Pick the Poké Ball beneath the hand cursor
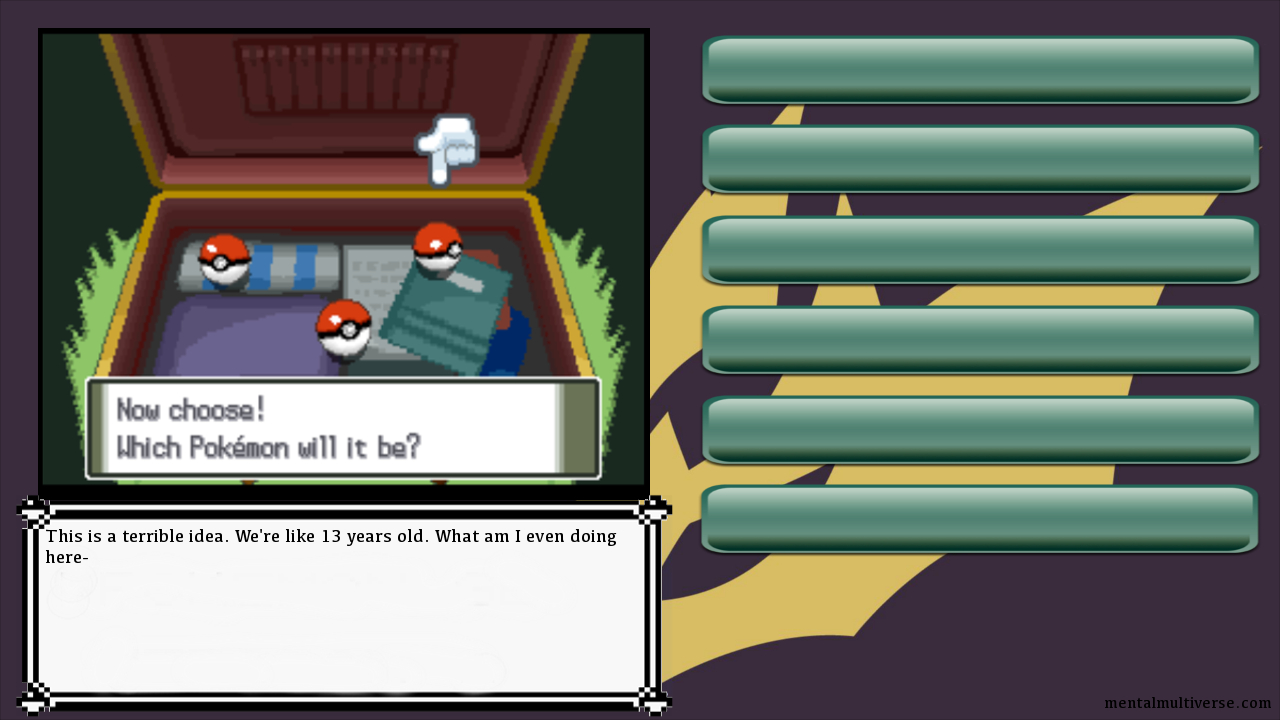 [438, 248]
